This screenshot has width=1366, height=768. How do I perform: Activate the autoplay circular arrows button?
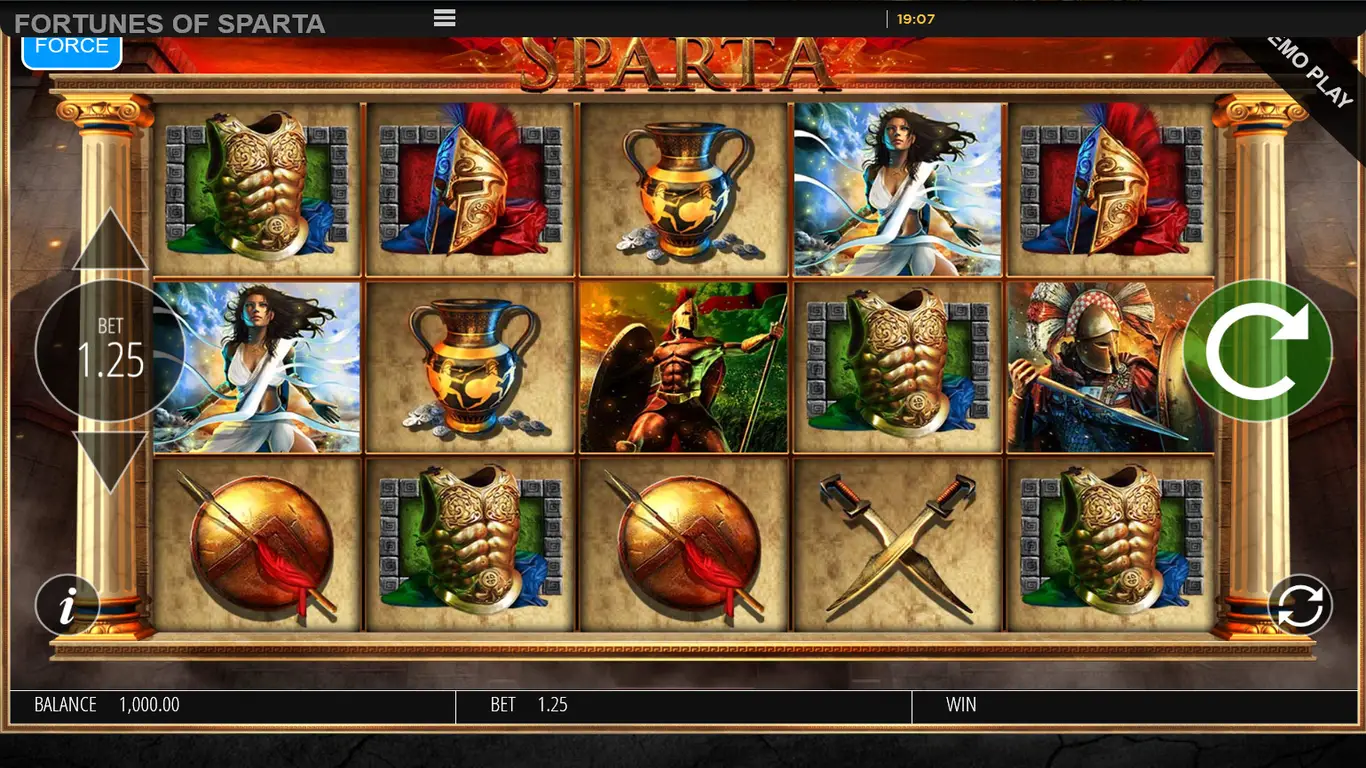[1299, 605]
